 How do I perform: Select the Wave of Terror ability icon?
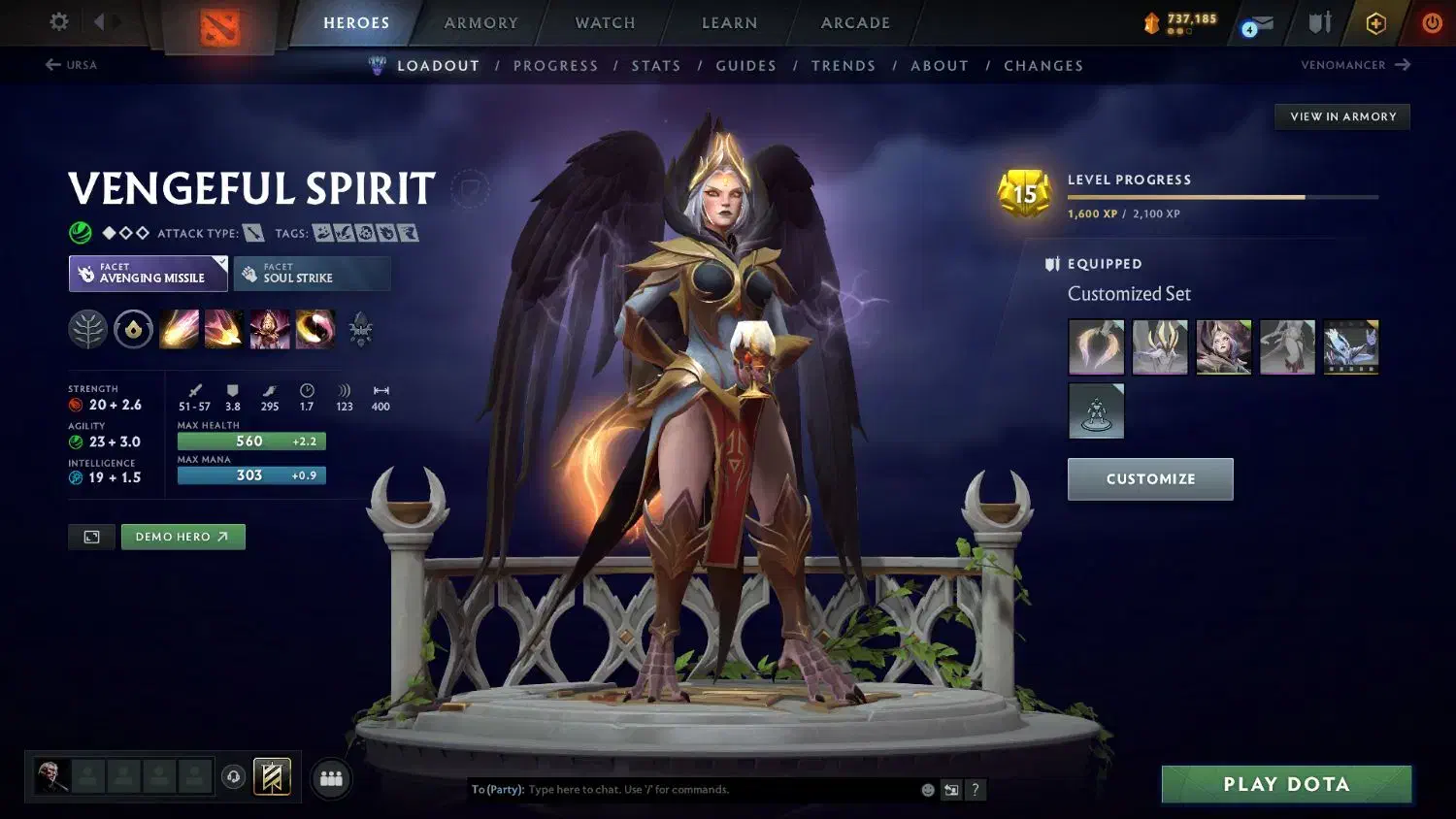[224, 329]
